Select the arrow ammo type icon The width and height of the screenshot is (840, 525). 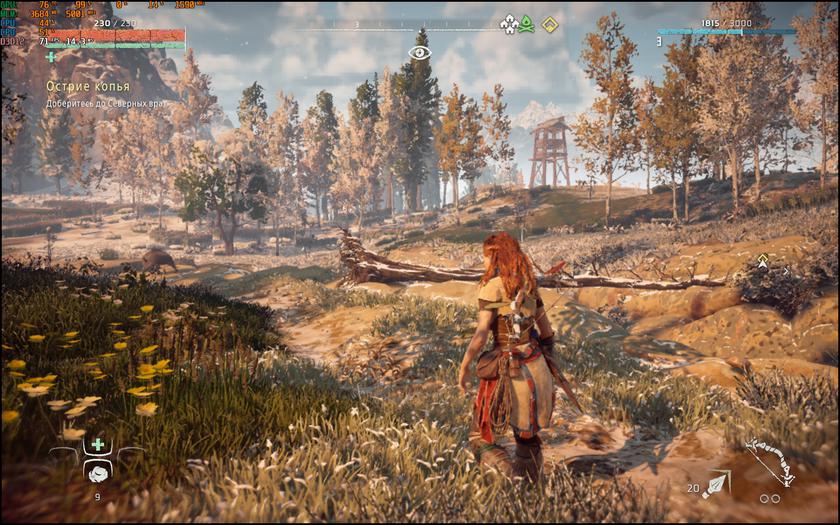715,486
